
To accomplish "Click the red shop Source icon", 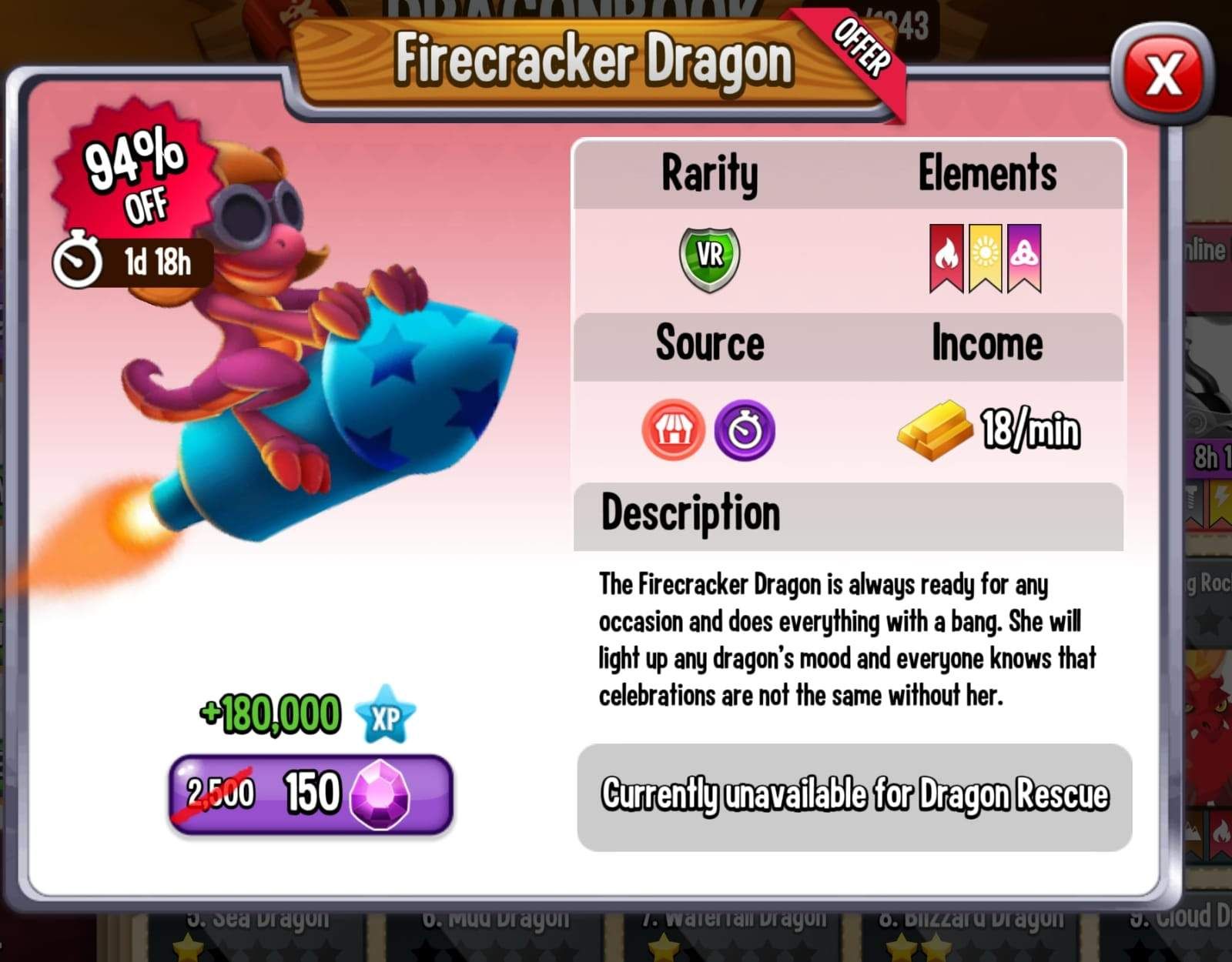I will click(x=672, y=429).
